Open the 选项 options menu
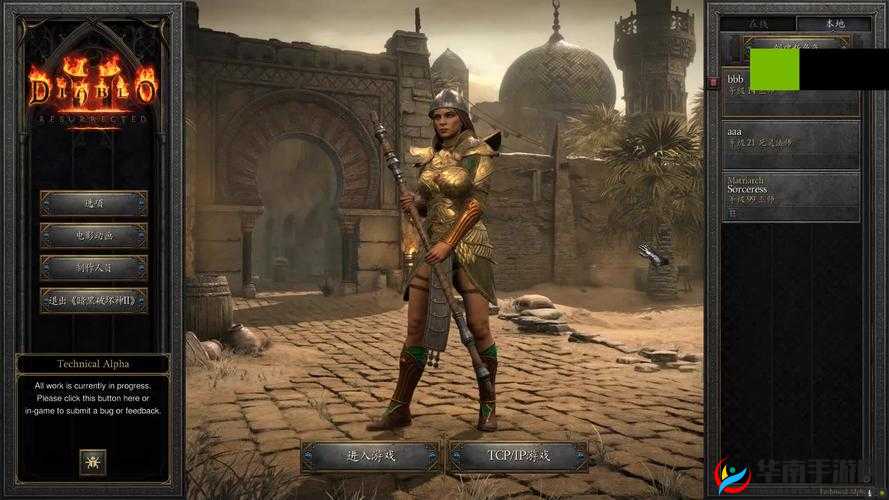 93,203
